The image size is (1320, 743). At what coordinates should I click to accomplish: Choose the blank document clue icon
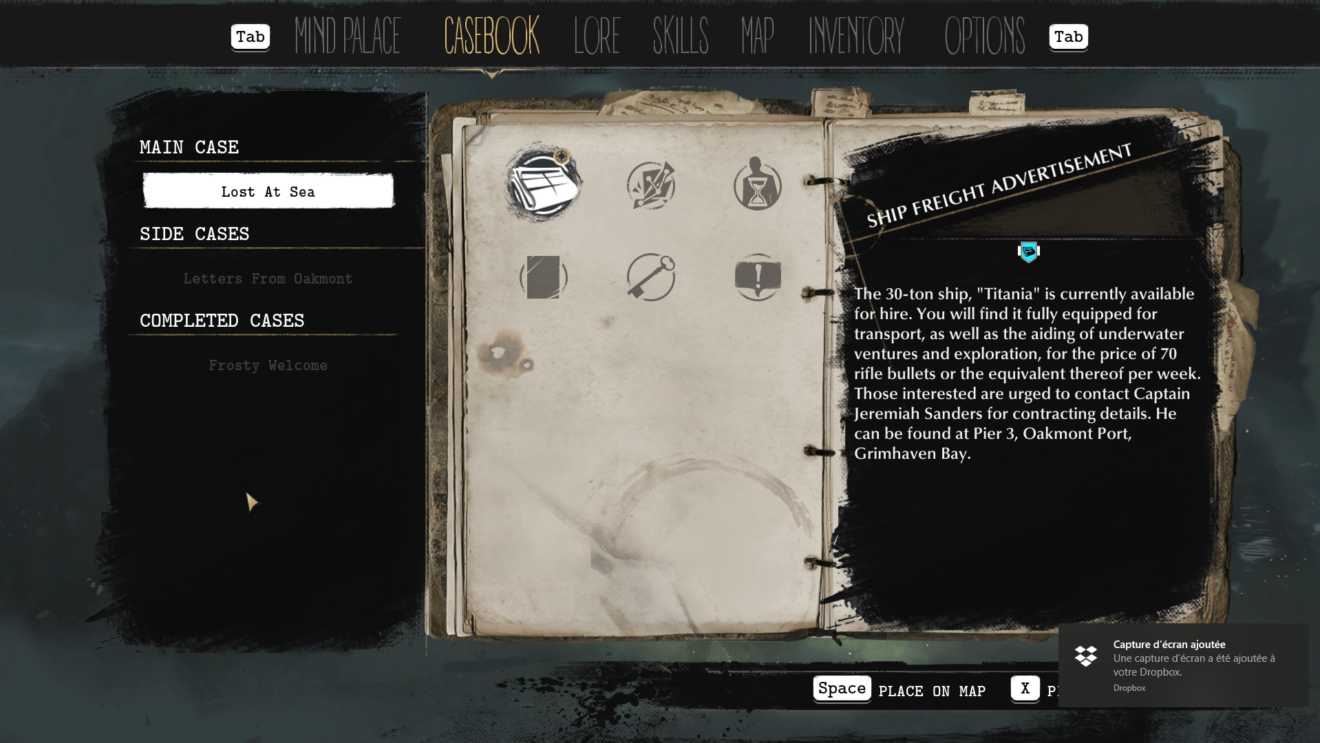coord(543,277)
